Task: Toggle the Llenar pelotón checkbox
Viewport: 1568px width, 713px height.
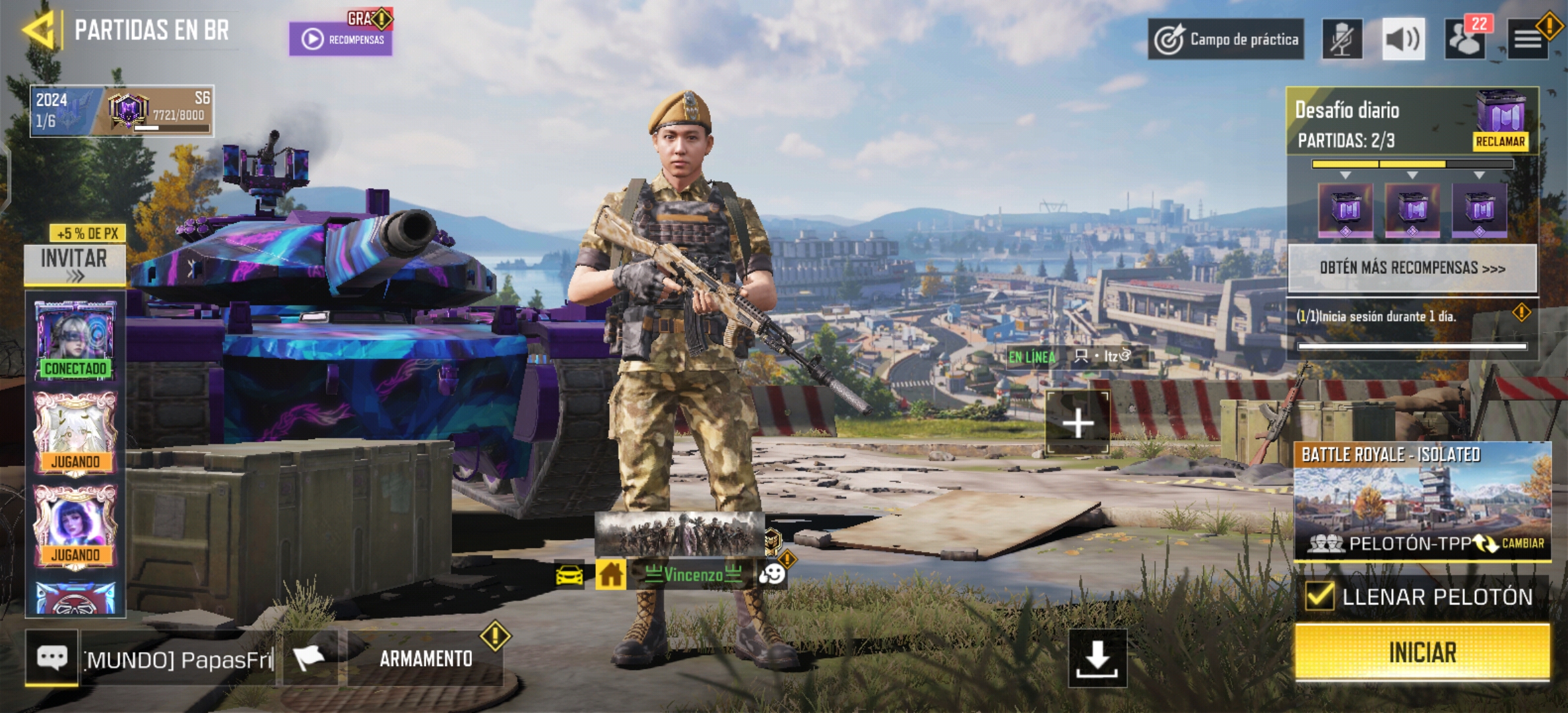Action: point(1320,596)
